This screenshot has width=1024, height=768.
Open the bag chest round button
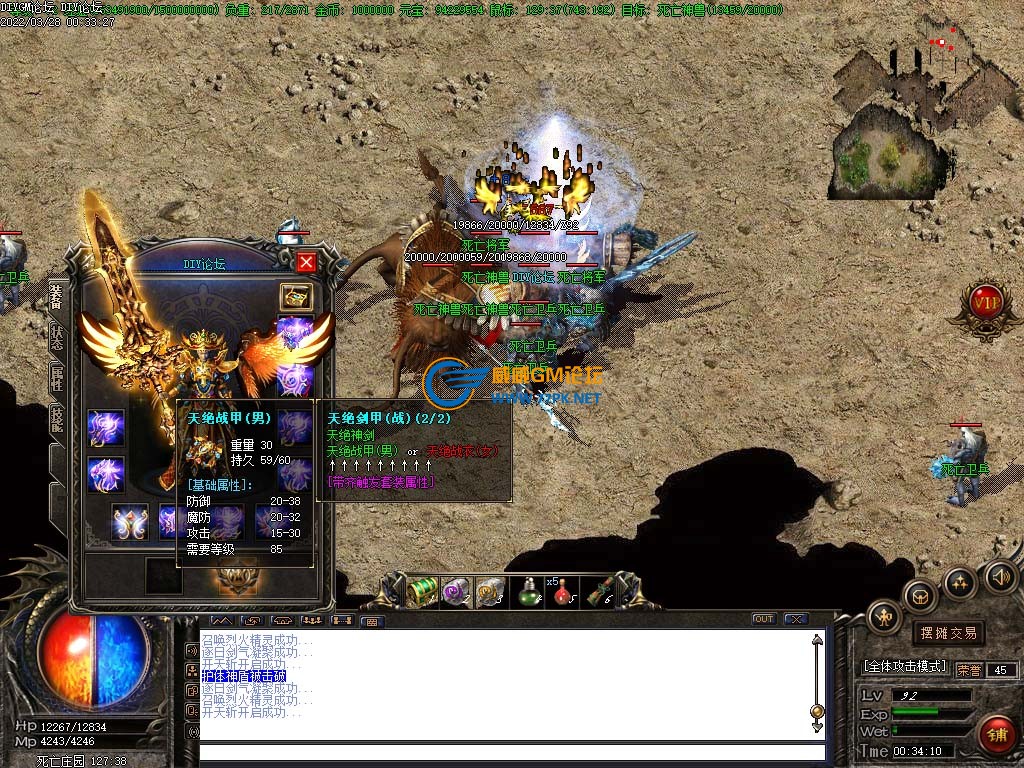(920, 596)
